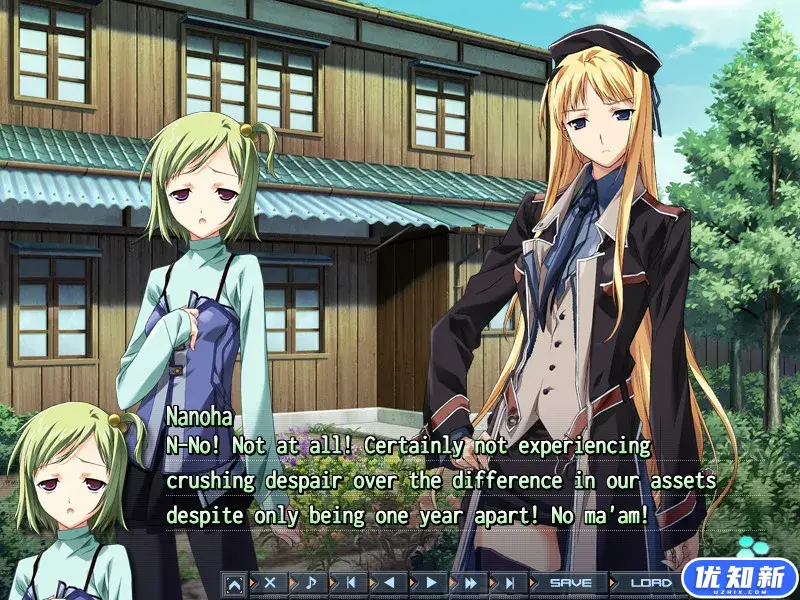This screenshot has width=800, height=600.
Task: Jump back with the skip-to-previous button
Action: click(350, 582)
